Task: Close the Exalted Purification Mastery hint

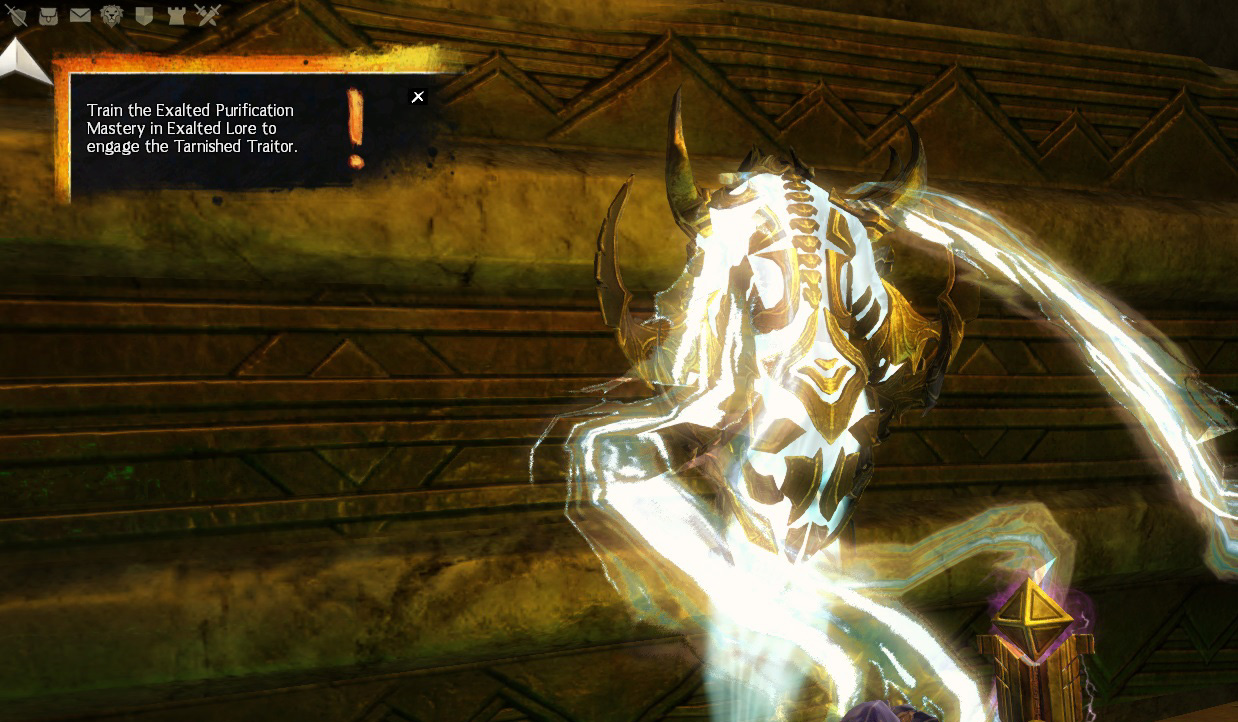Action: point(418,97)
